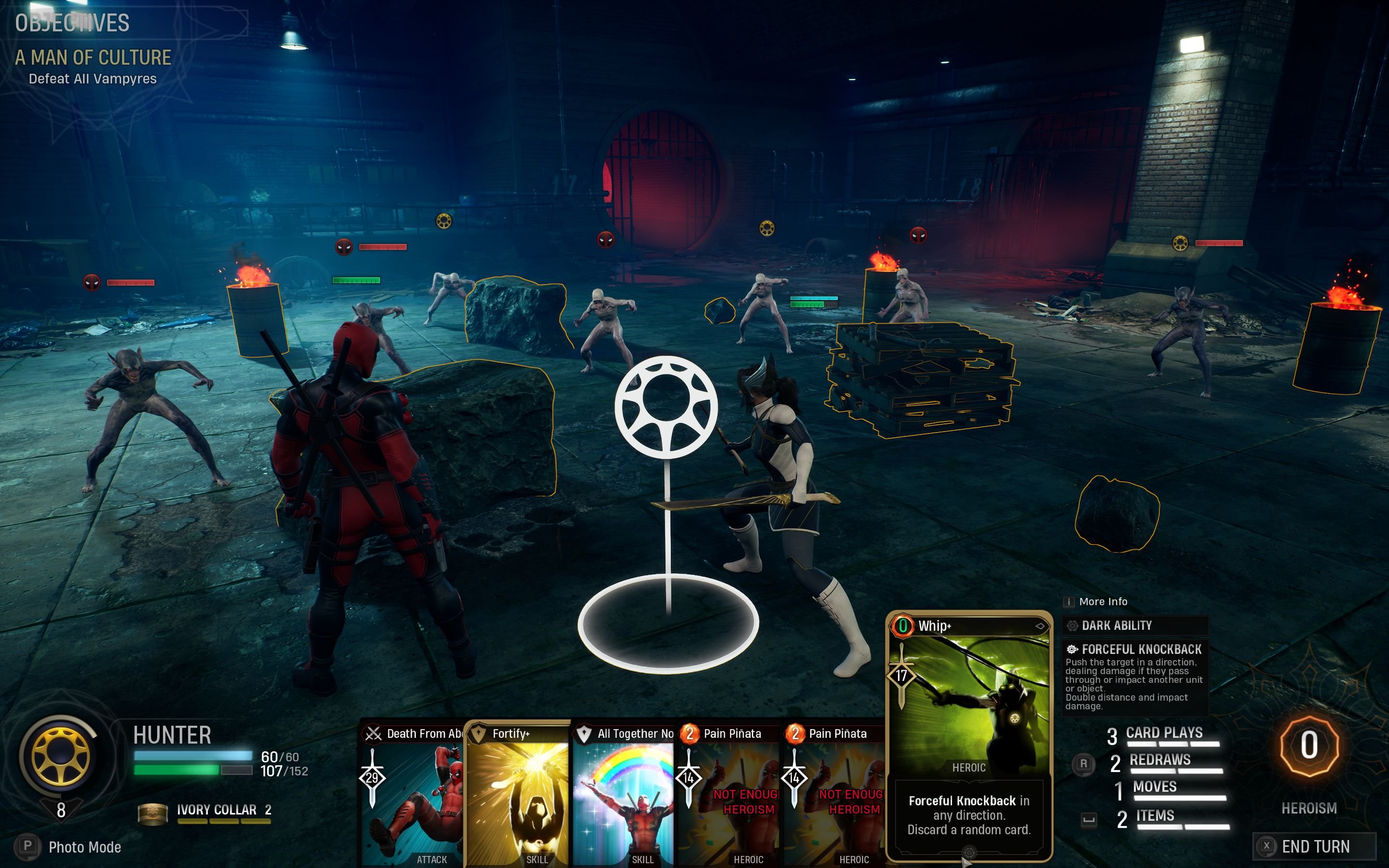Play the Fortify+ skill card
1389x868 pixels.
pos(517,795)
